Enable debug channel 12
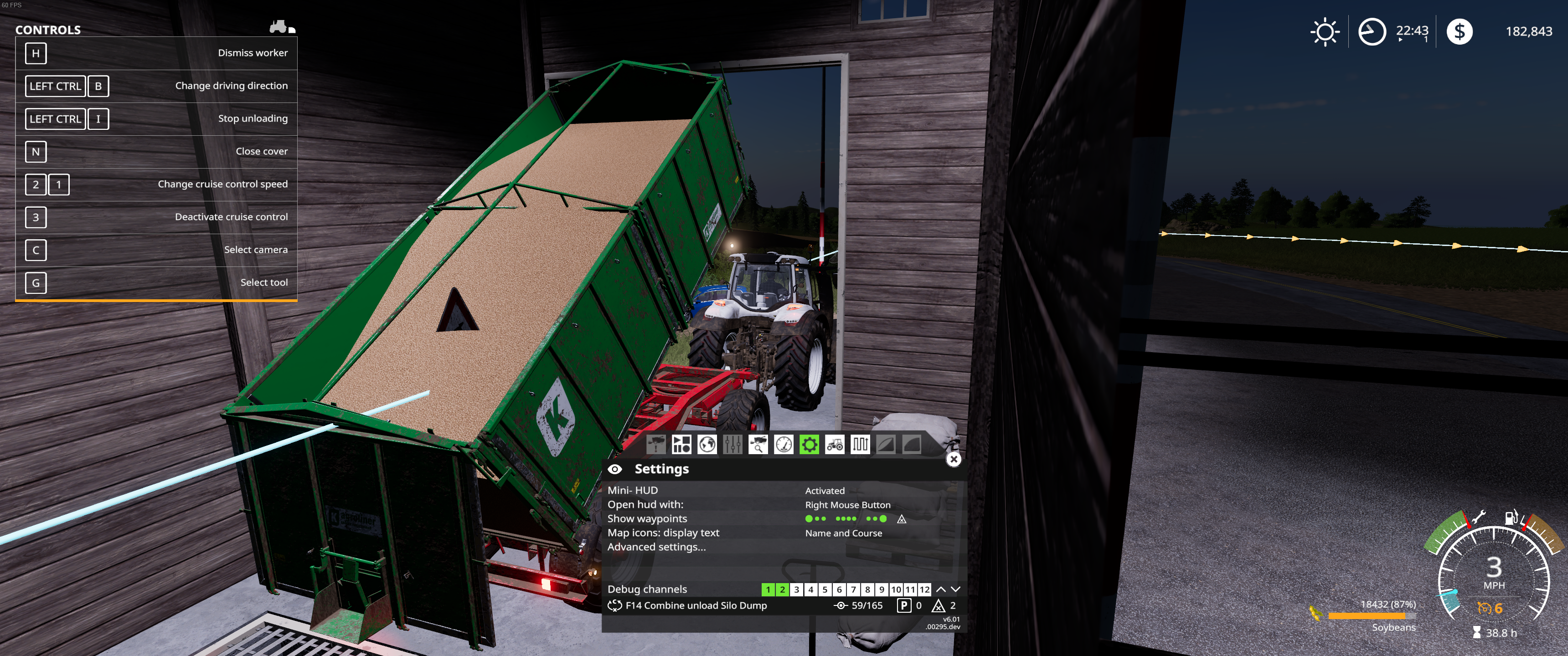 point(924,589)
